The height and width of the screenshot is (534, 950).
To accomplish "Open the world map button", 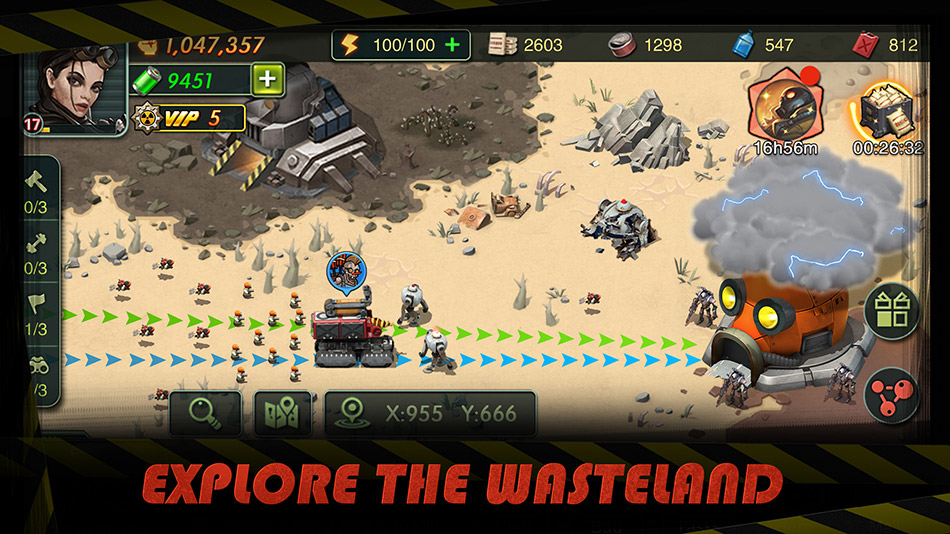I will click(283, 413).
